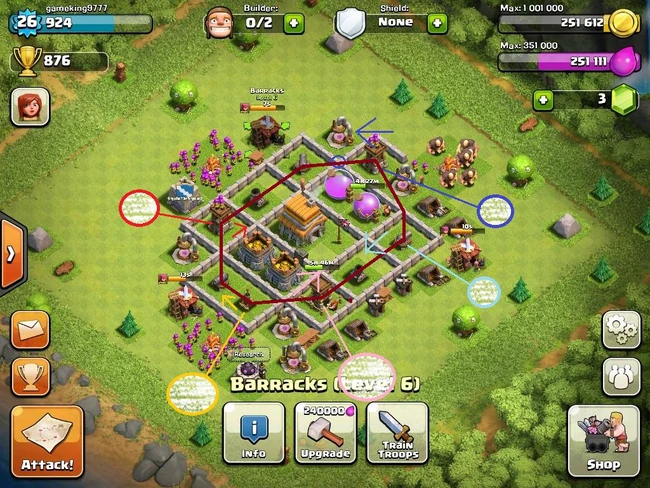Add gems using the green plus
The image size is (650, 488).
pos(543,100)
